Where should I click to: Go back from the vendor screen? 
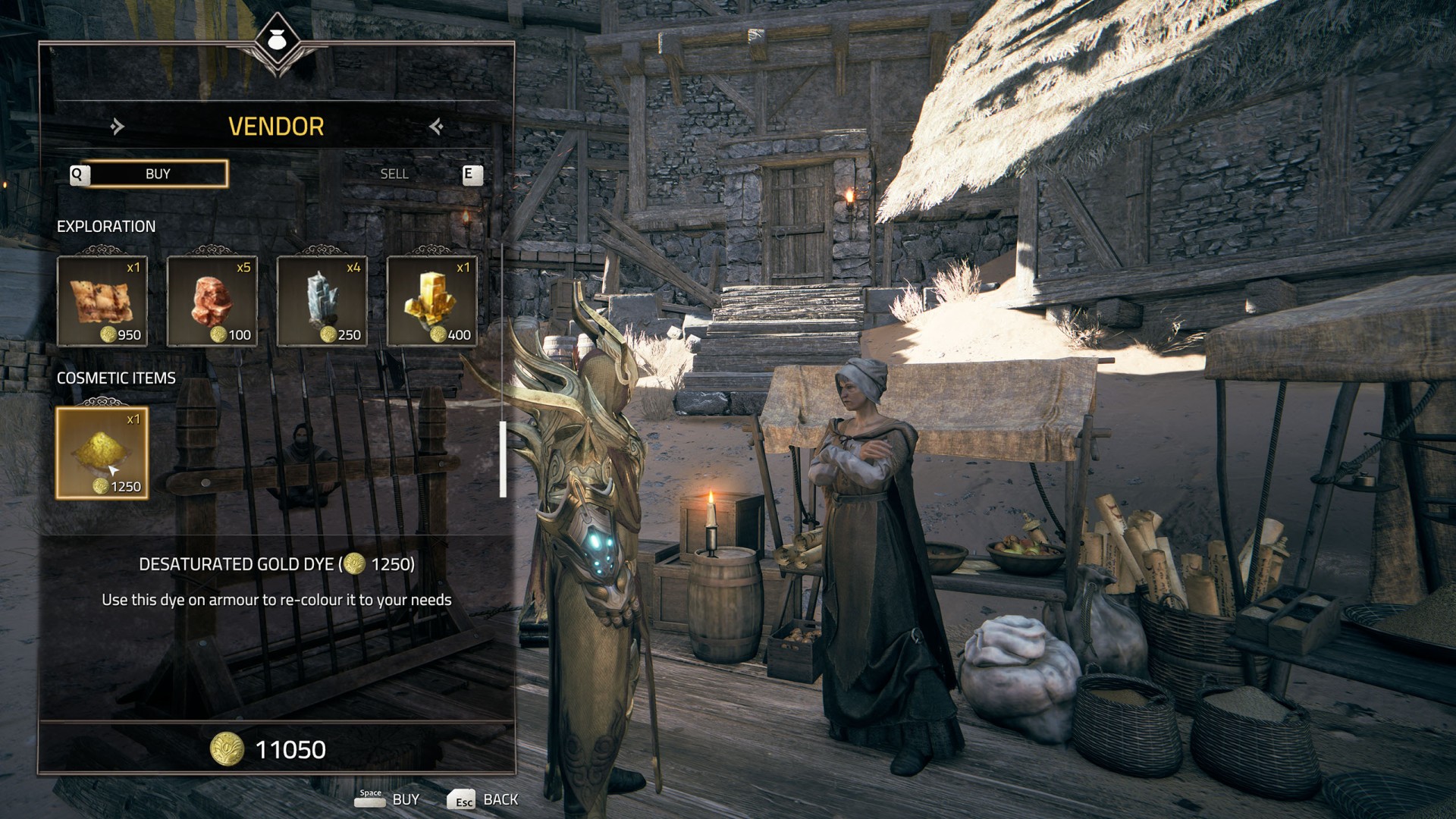(x=482, y=799)
